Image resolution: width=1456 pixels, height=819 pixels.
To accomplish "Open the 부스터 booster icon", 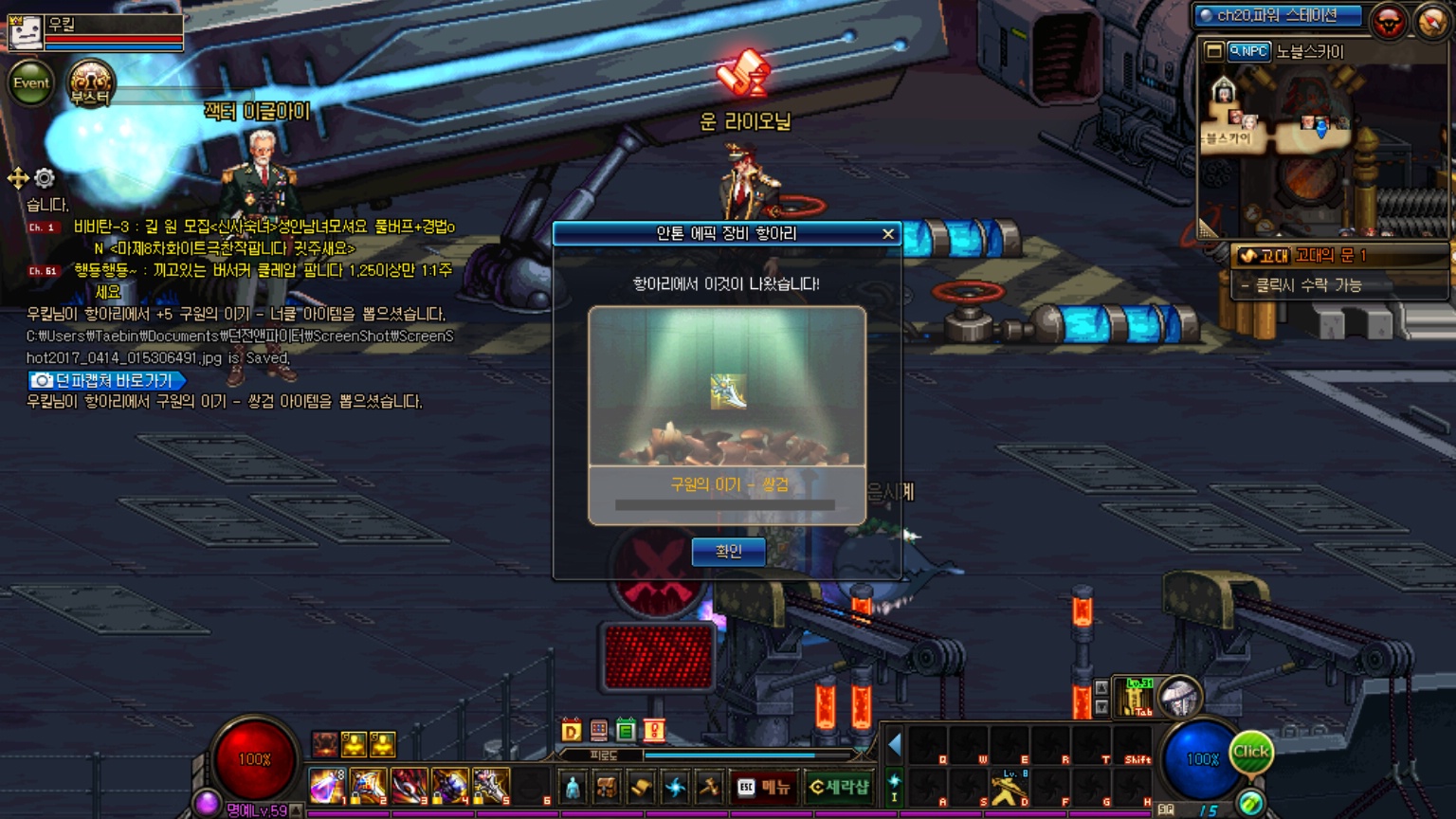I will coord(90,83).
